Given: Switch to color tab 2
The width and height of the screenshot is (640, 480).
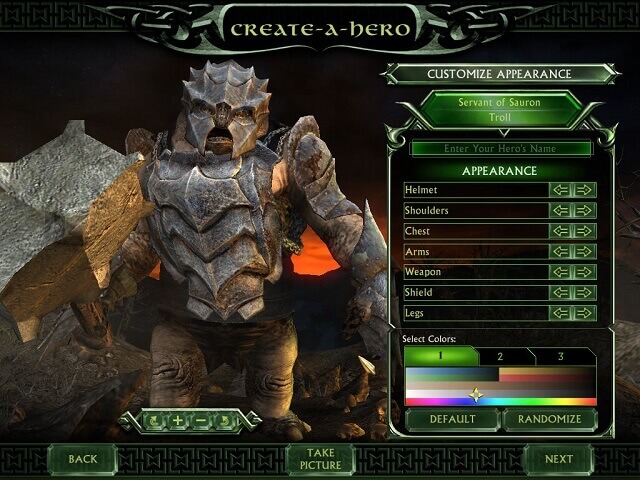Looking at the screenshot, I should [500, 356].
